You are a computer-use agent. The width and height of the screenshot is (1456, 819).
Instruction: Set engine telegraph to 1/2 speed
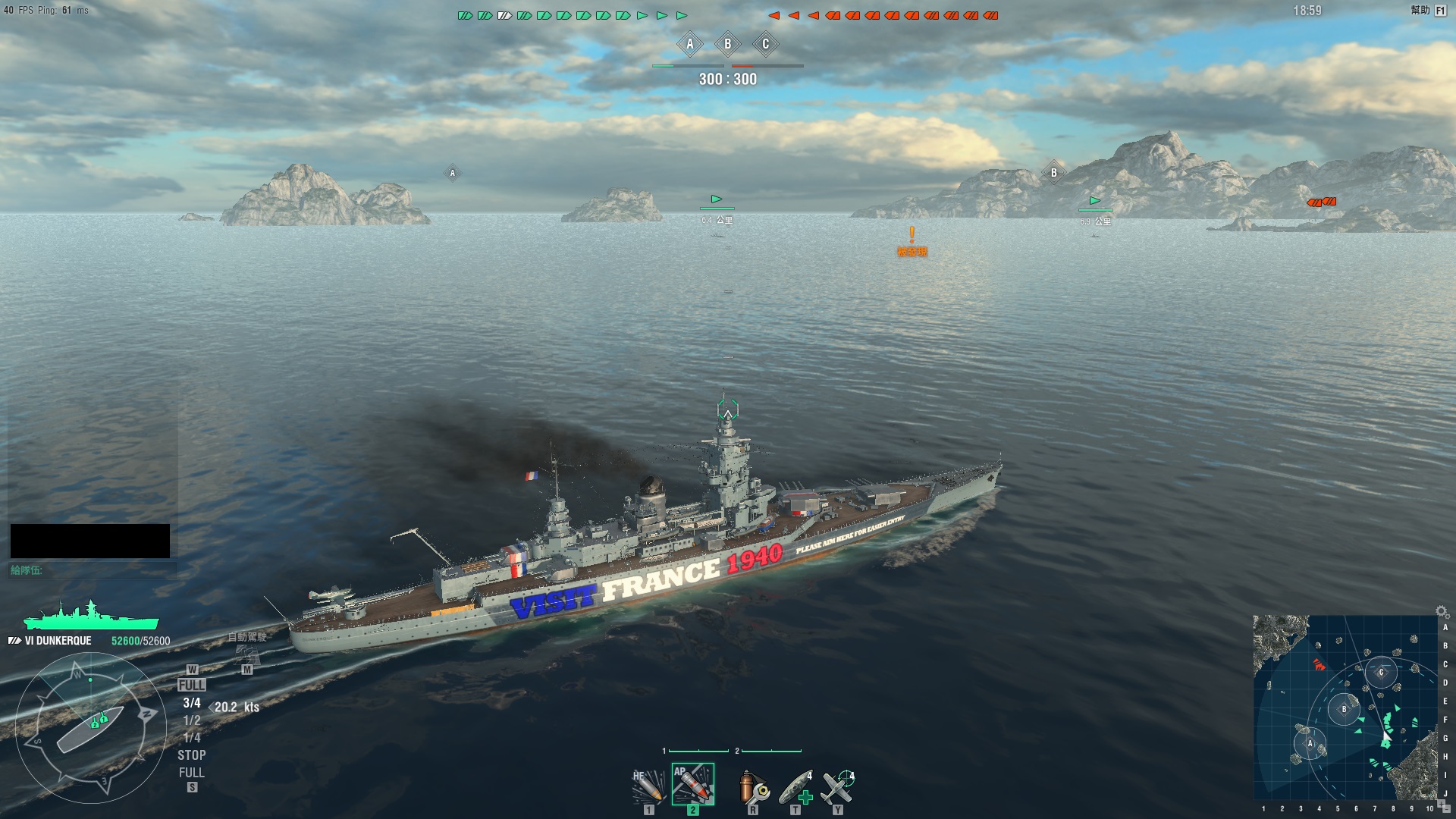point(192,720)
